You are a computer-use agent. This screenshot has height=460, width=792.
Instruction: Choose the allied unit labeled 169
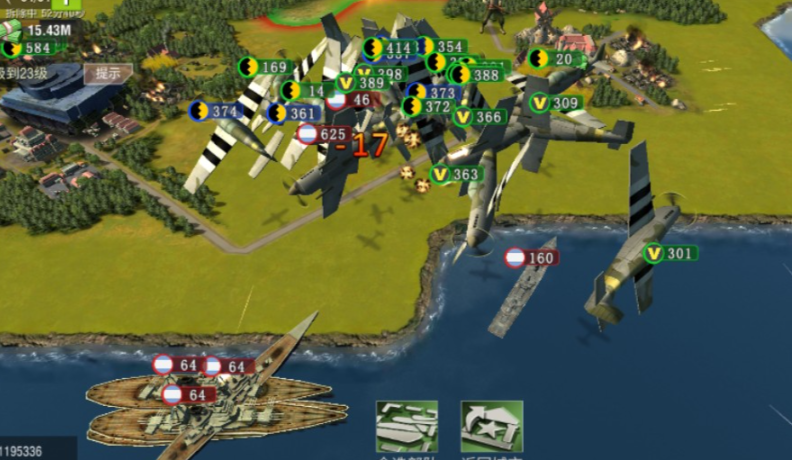[x=264, y=68]
